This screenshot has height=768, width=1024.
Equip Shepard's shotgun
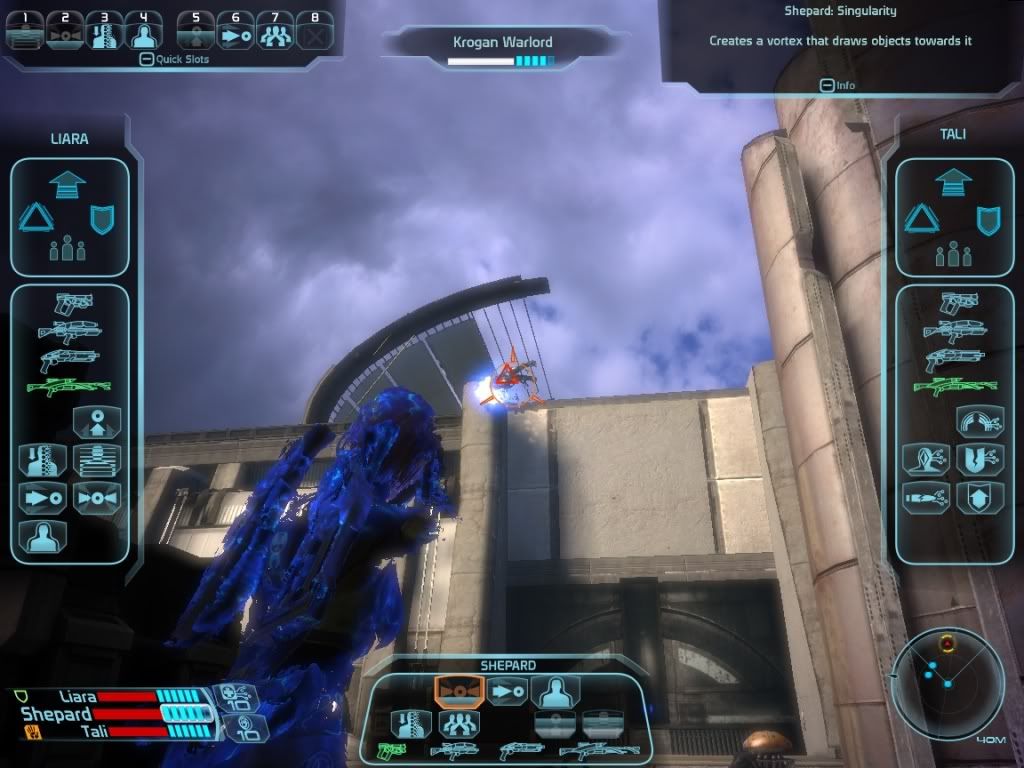[x=520, y=748]
